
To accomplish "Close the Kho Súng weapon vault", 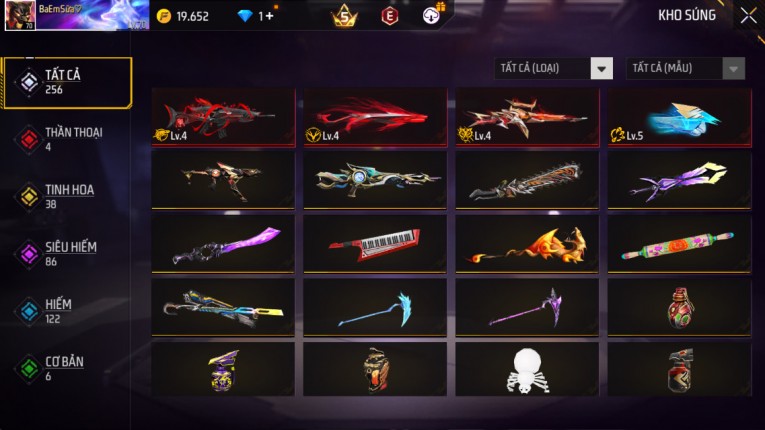I will coord(748,15).
